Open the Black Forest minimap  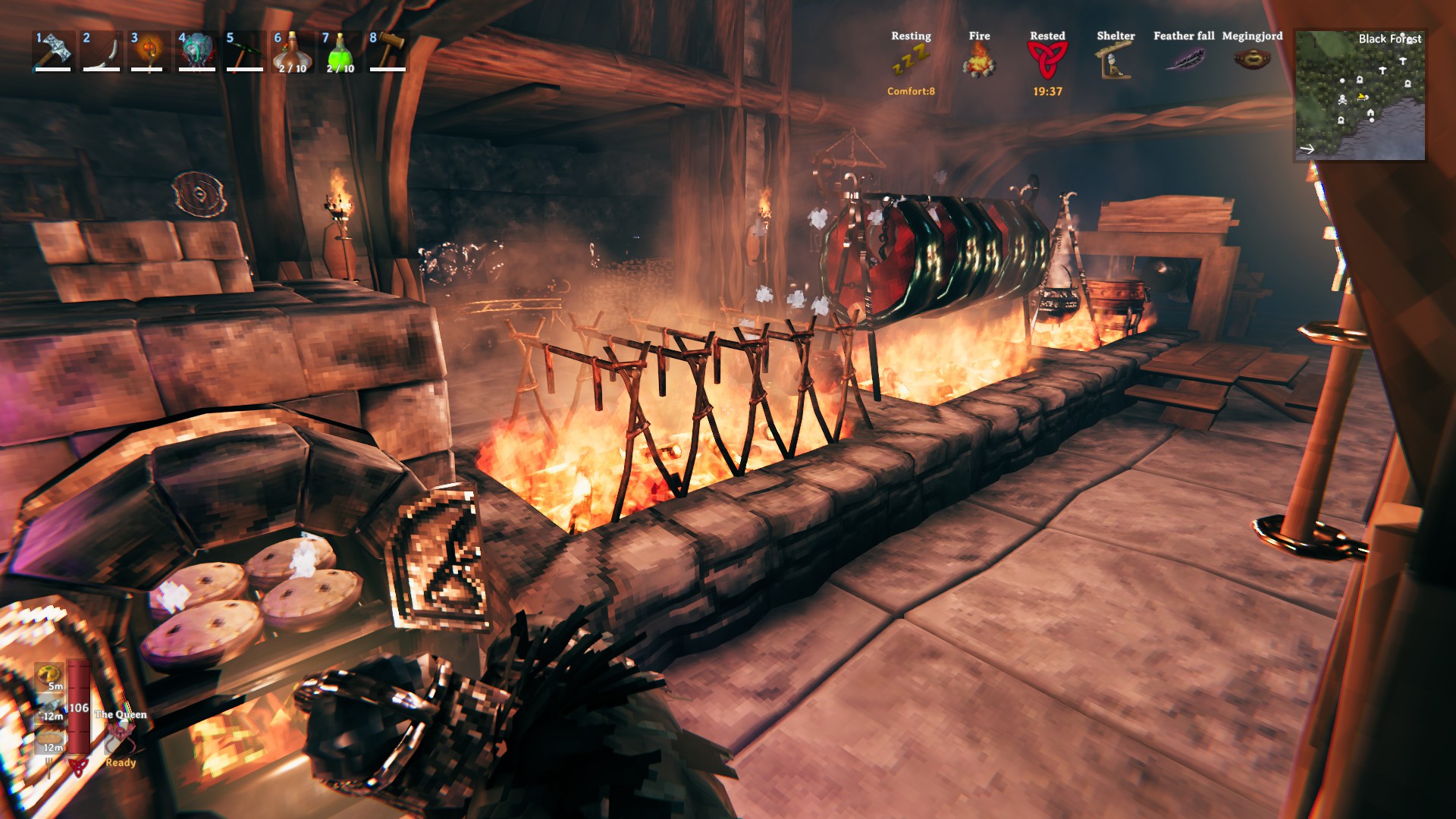coord(1360,96)
